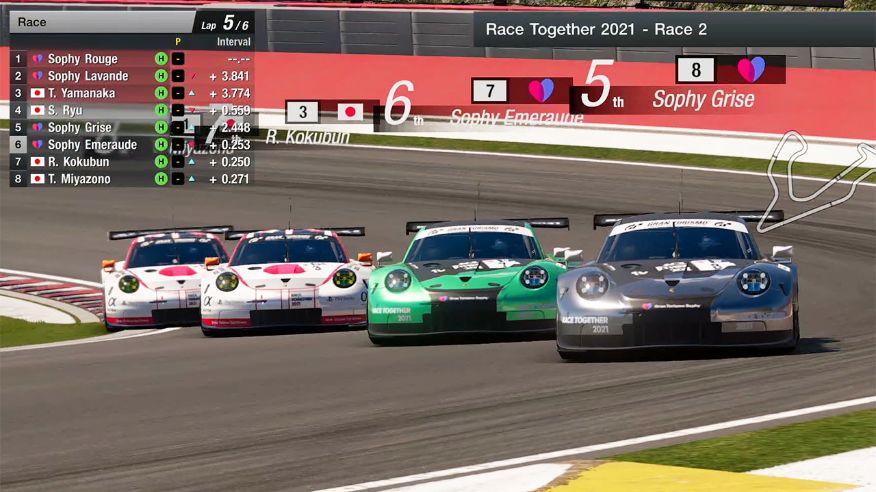Select Sophy Rouge row in leaderboard
The image size is (876, 492).
(x=83, y=59)
